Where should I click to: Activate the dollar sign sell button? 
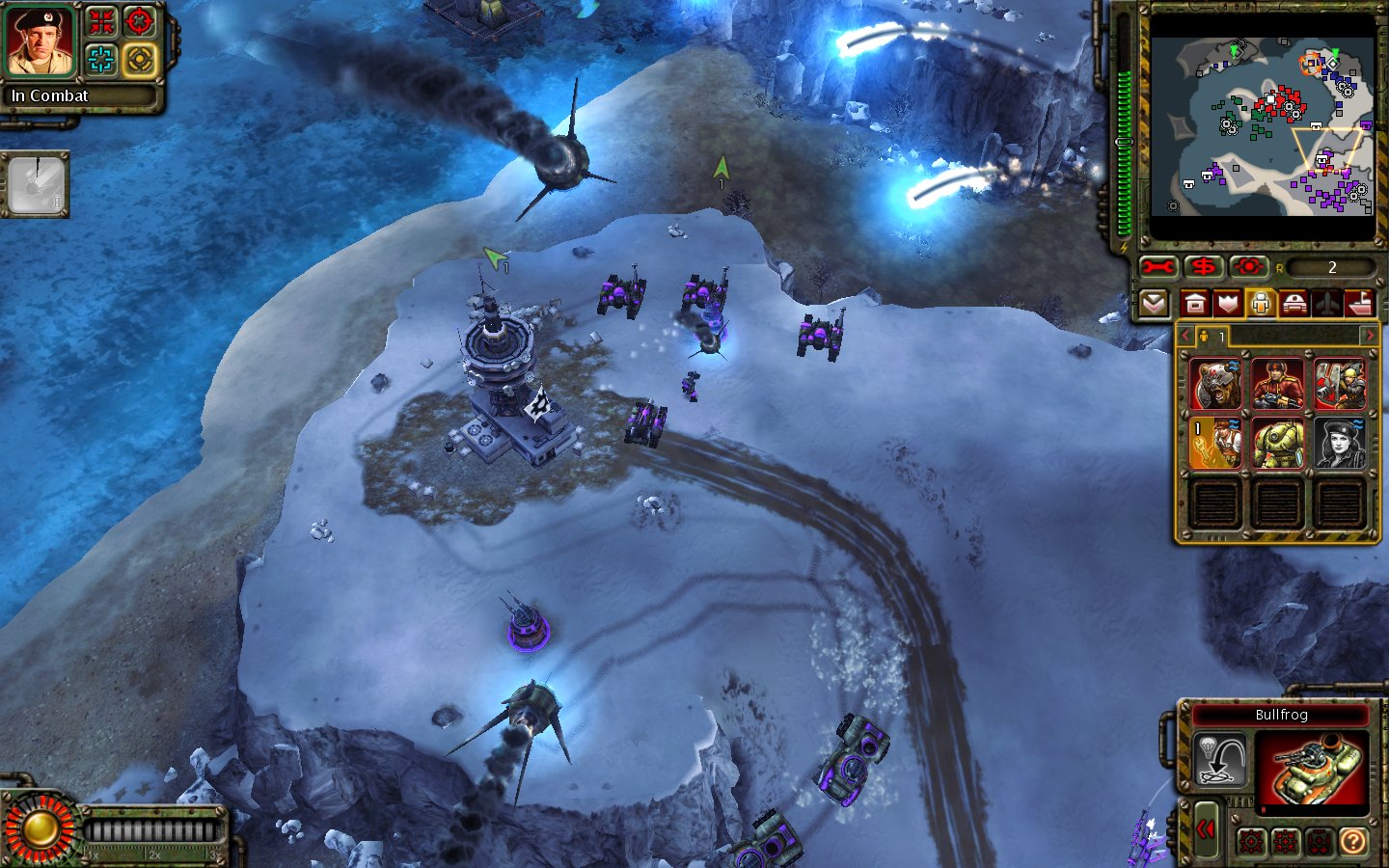[x=1203, y=267]
